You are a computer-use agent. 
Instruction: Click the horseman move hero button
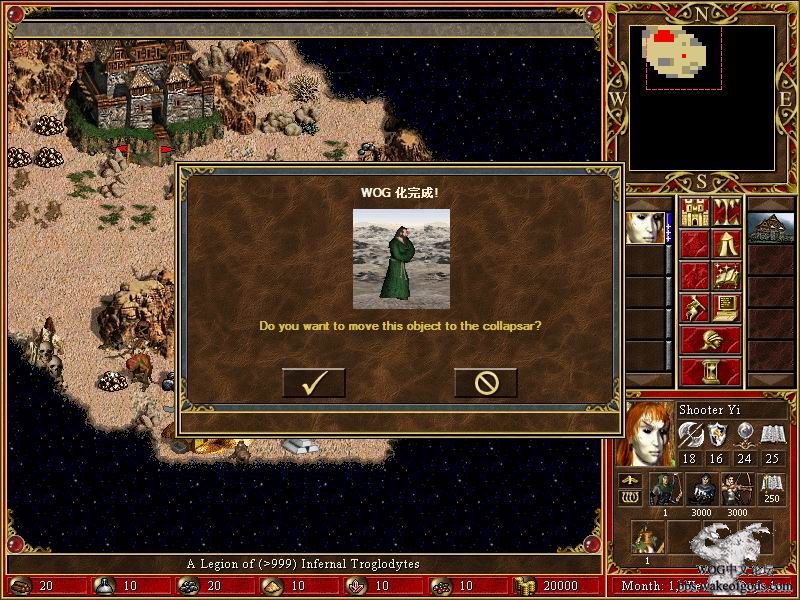tap(694, 307)
